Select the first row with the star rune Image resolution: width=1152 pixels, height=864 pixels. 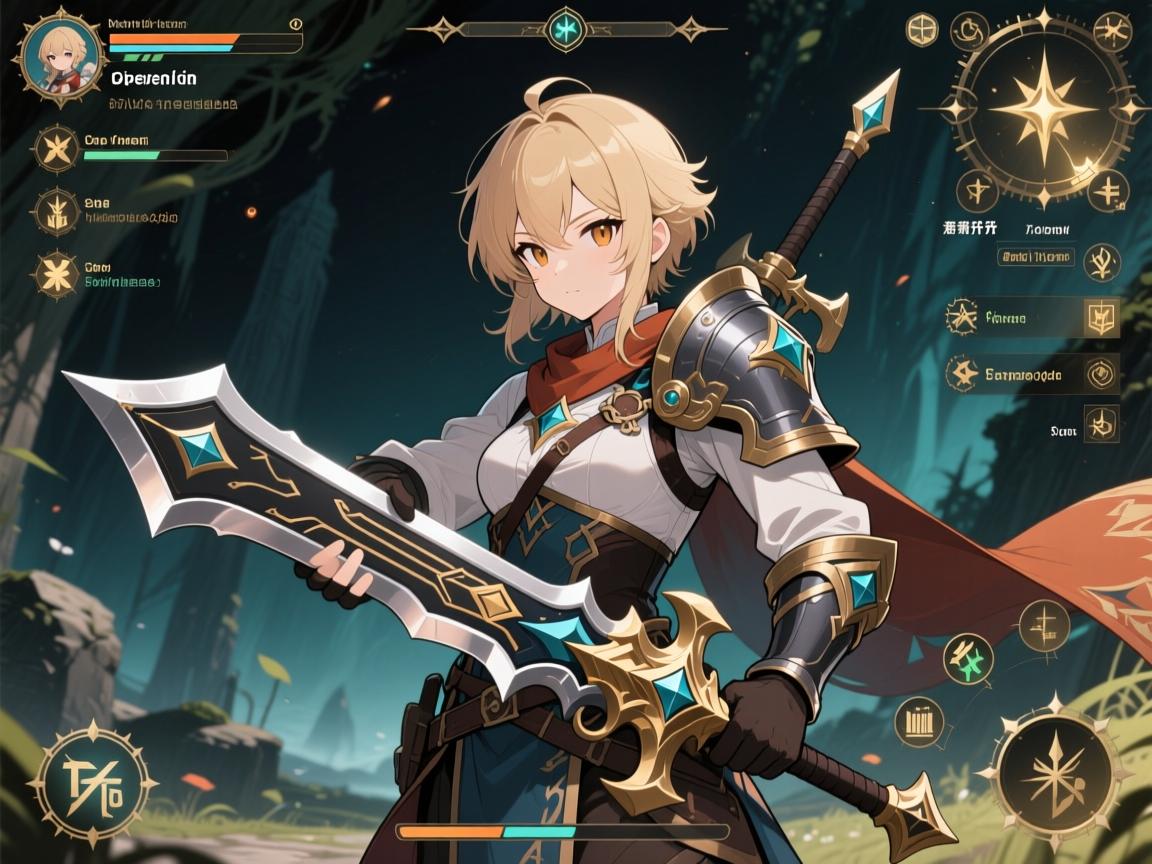(1012, 318)
